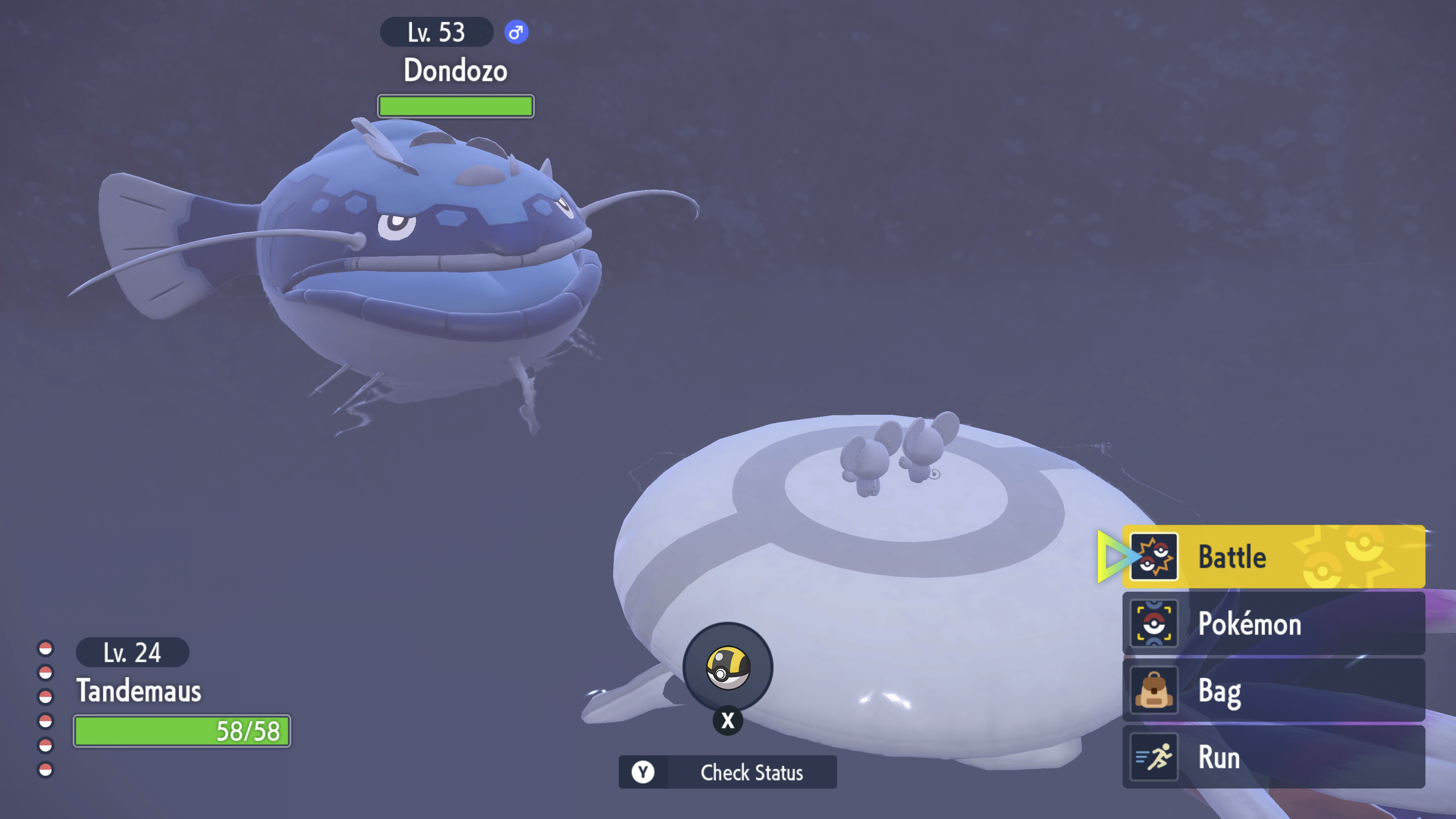Open the Check Status panel
Image resolution: width=1456 pixels, height=819 pixels.
728,772
